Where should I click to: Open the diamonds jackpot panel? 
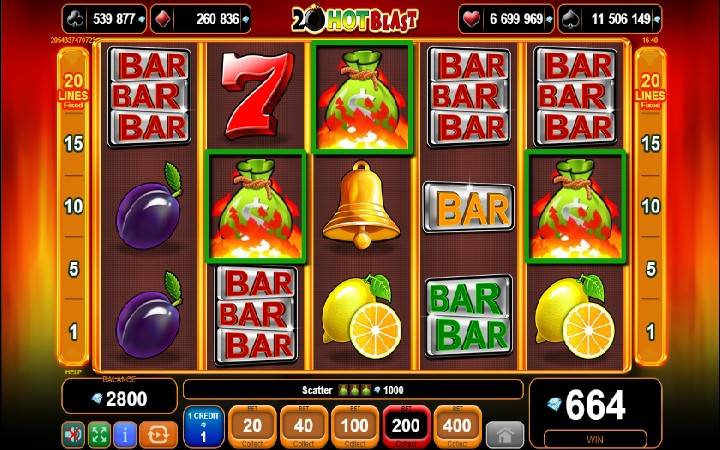pos(207,18)
